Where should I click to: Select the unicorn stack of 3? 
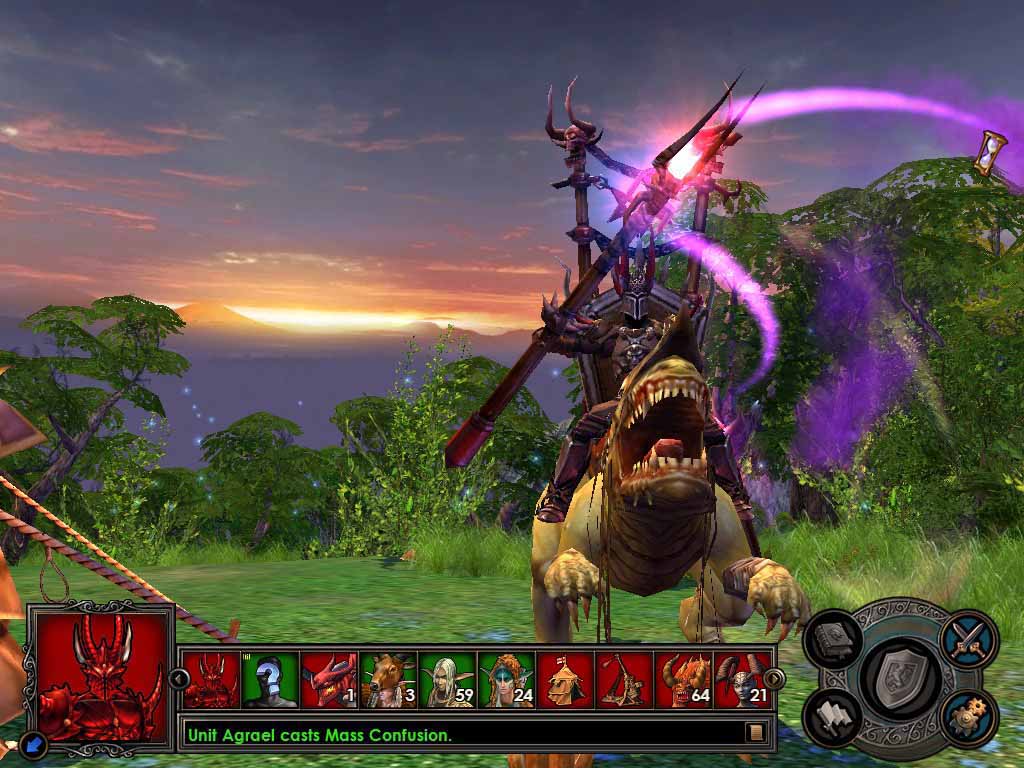(388, 680)
